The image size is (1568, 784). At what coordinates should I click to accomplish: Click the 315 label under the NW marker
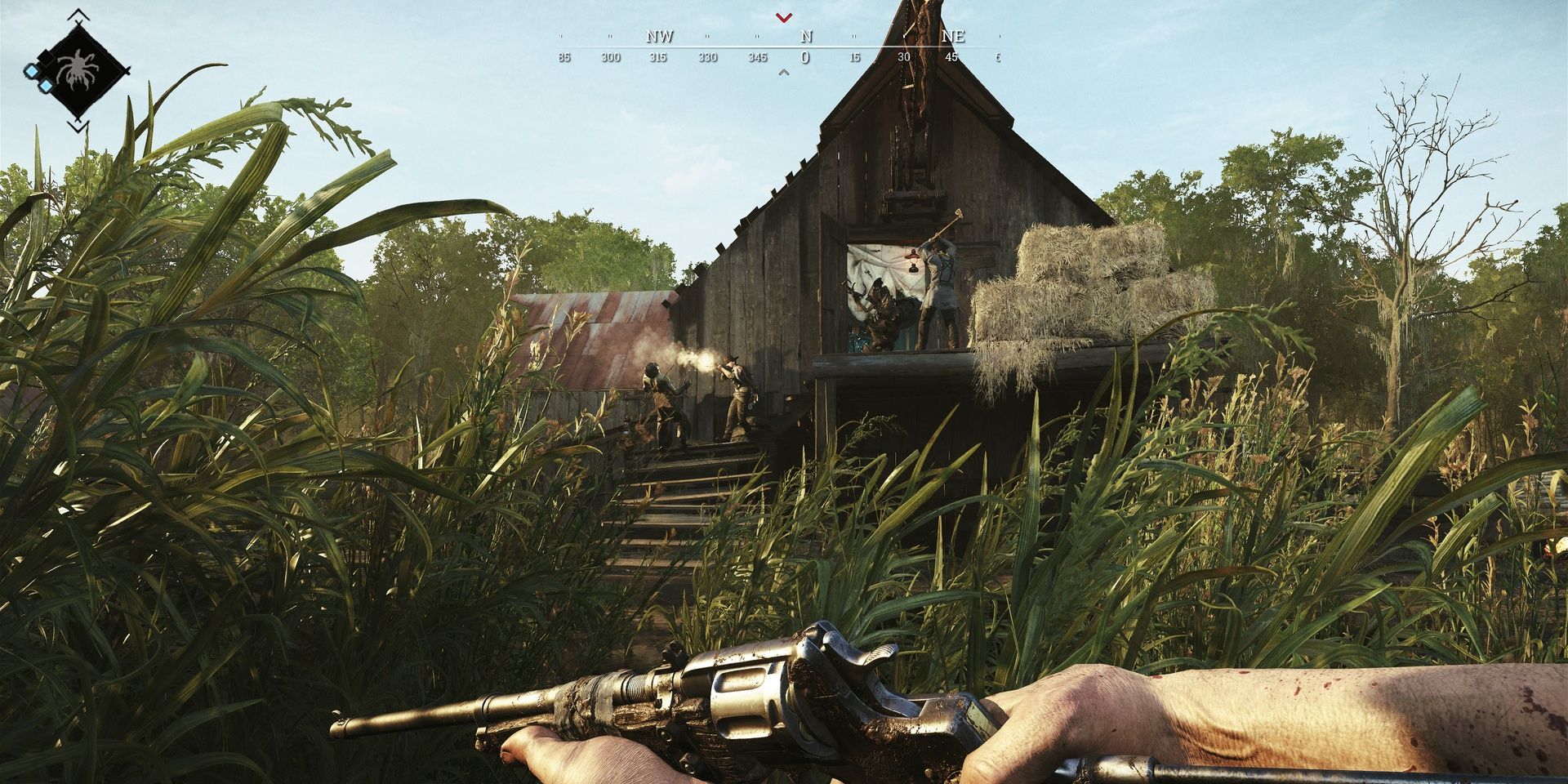[x=658, y=57]
